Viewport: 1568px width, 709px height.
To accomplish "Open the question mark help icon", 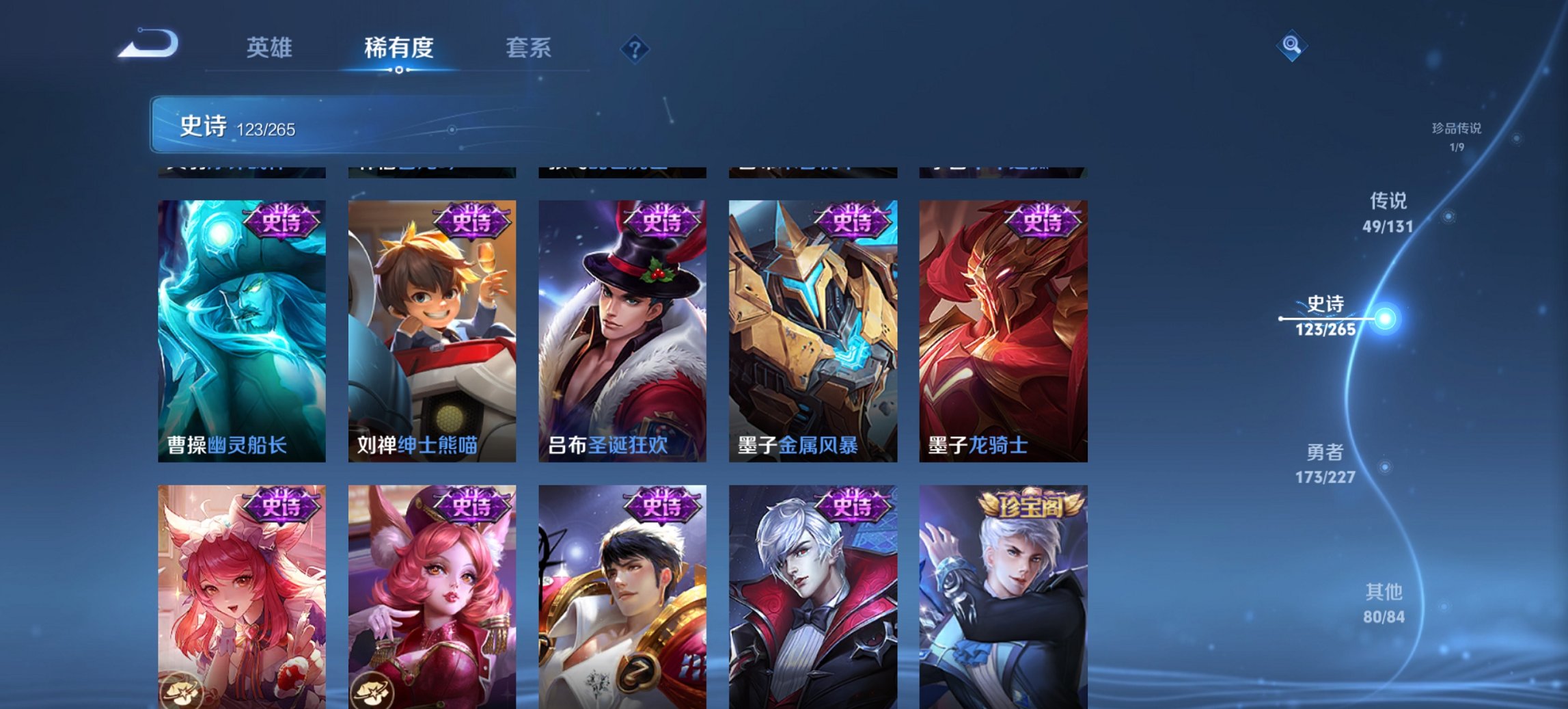I will 635,48.
